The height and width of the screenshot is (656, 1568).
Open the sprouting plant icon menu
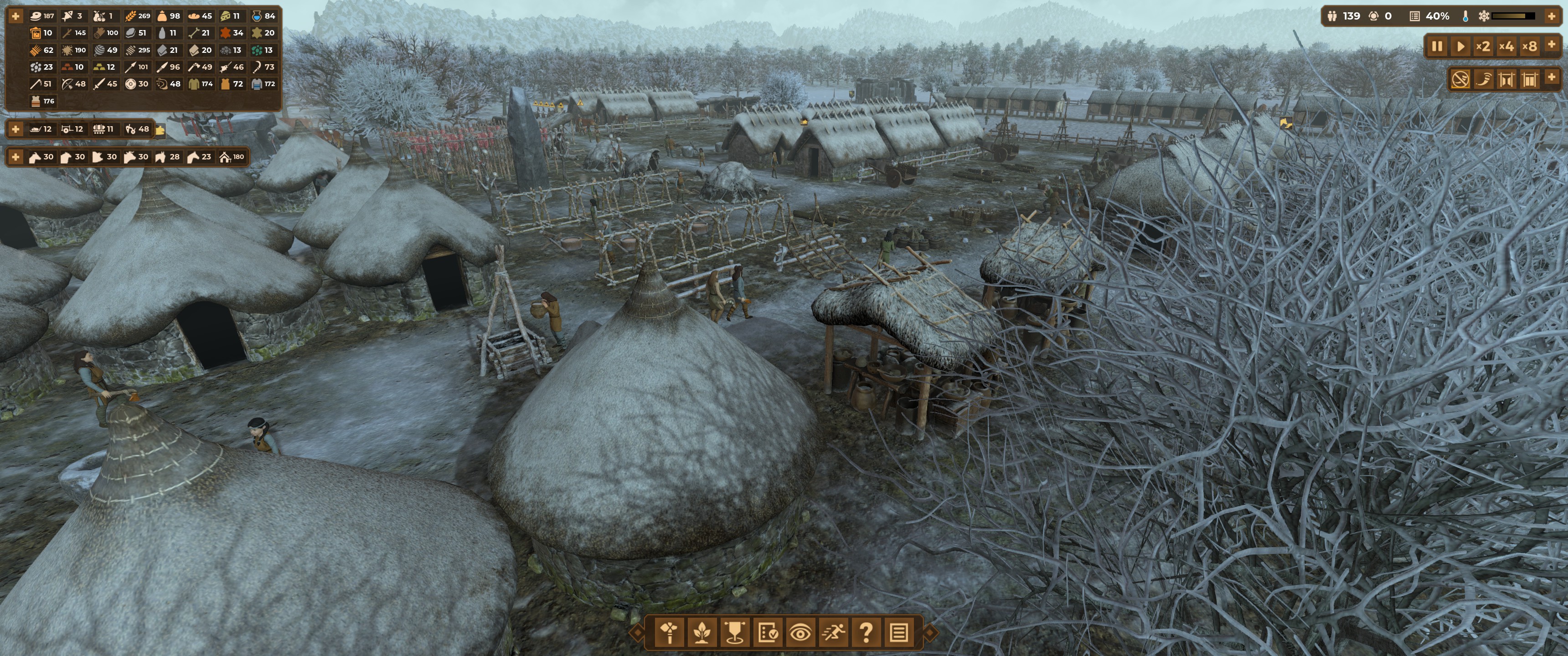point(702,633)
